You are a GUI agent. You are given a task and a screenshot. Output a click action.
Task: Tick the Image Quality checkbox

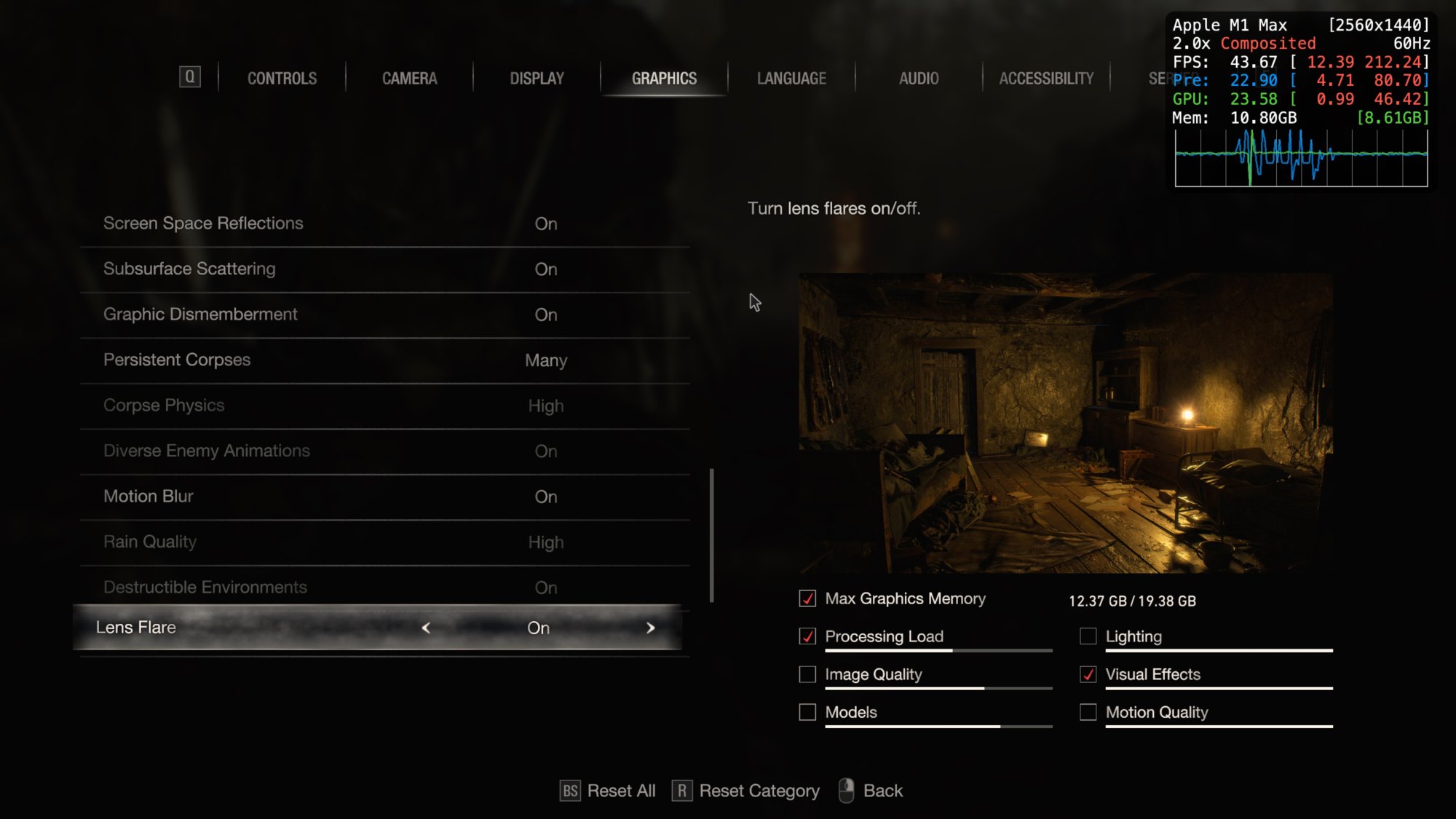pyautogui.click(x=807, y=674)
